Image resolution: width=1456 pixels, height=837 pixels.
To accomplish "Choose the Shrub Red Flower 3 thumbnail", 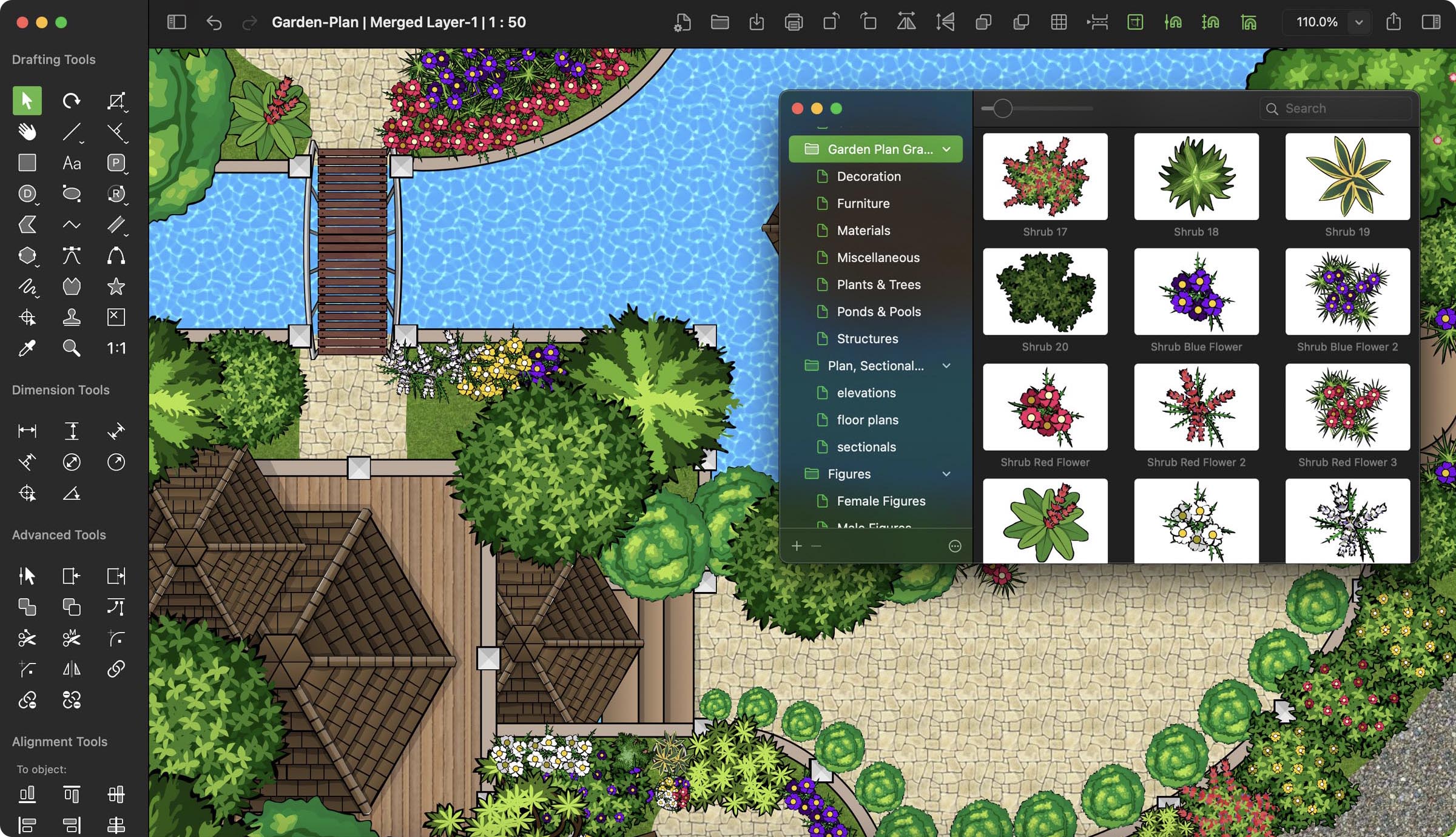I will pos(1347,407).
